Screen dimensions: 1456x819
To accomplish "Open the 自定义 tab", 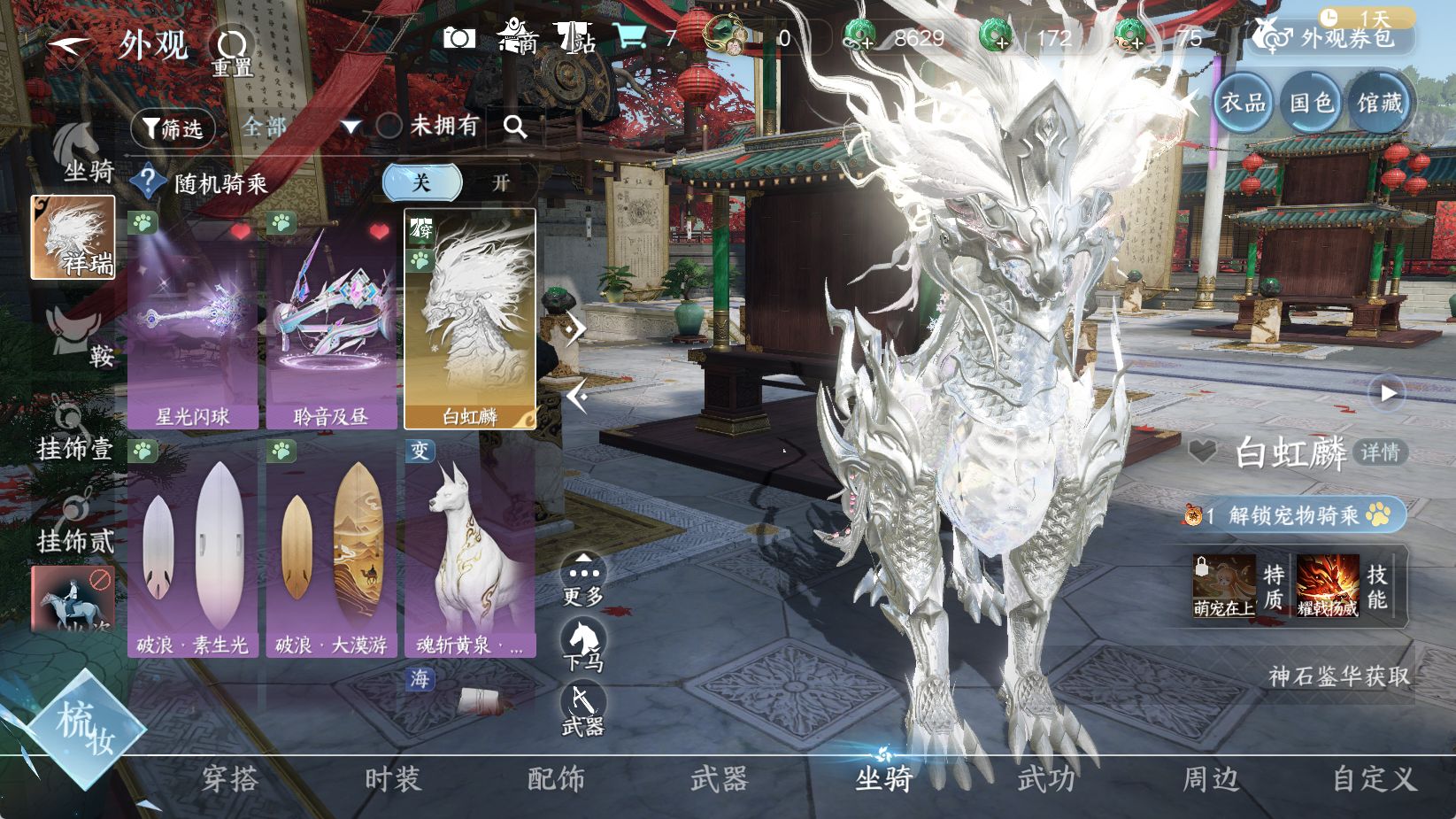I will 1375,779.
